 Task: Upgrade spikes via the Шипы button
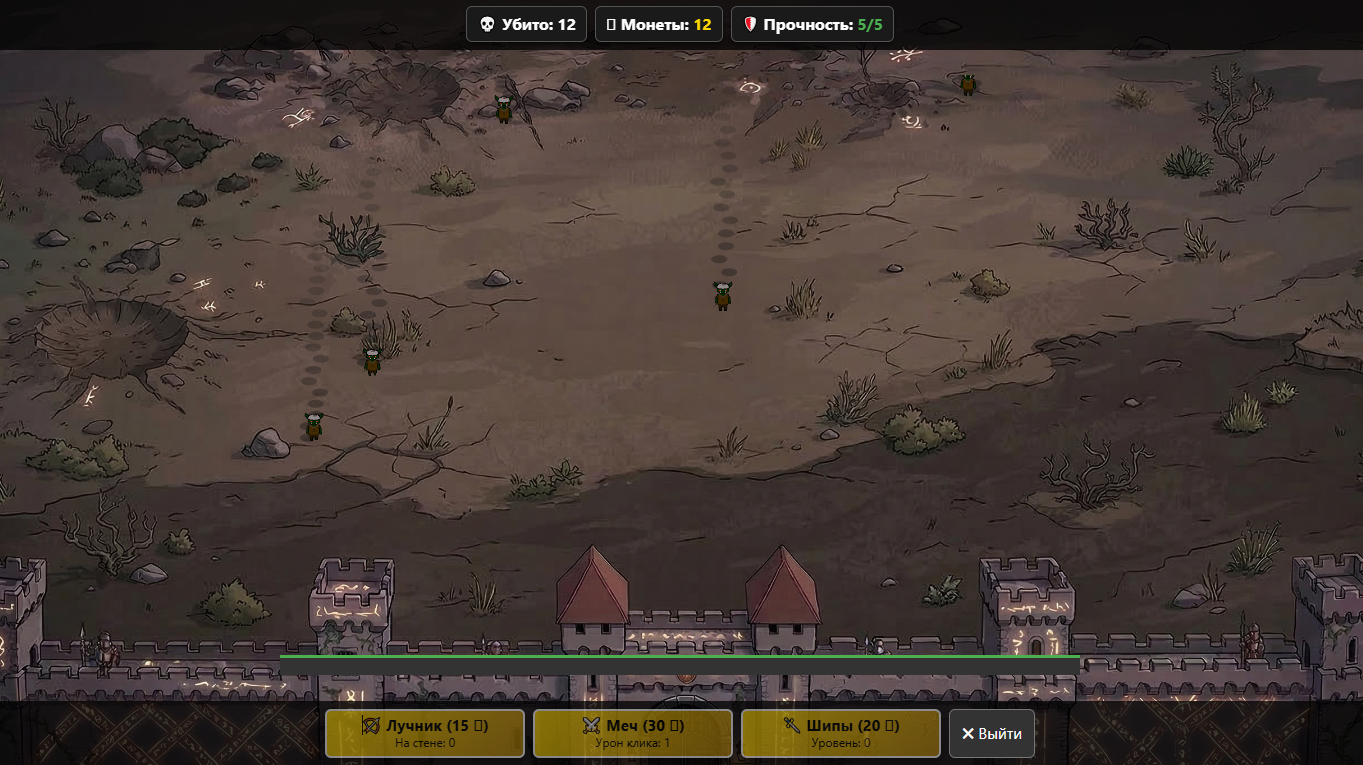[x=839, y=732]
